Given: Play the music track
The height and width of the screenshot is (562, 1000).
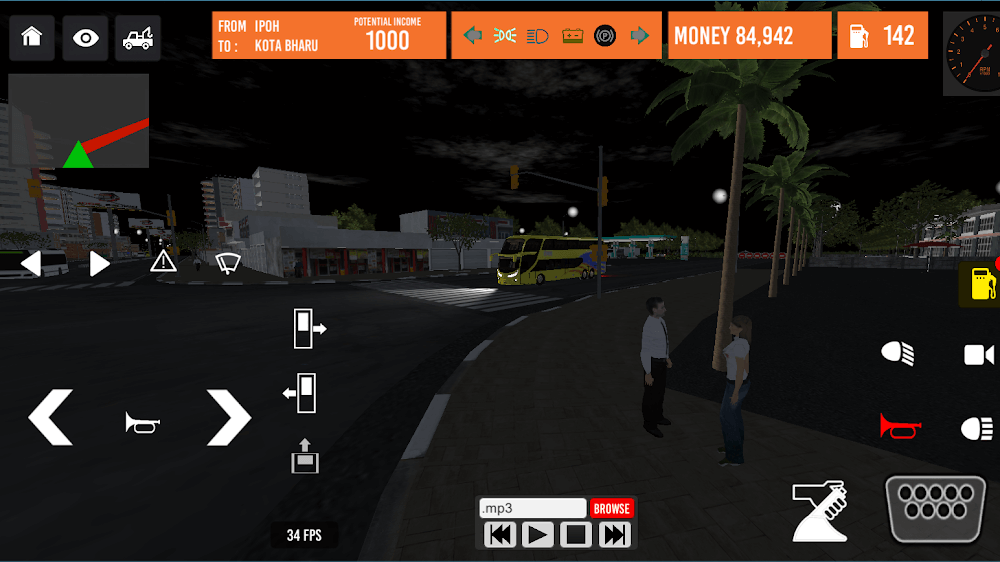Looking at the screenshot, I should 538,535.
